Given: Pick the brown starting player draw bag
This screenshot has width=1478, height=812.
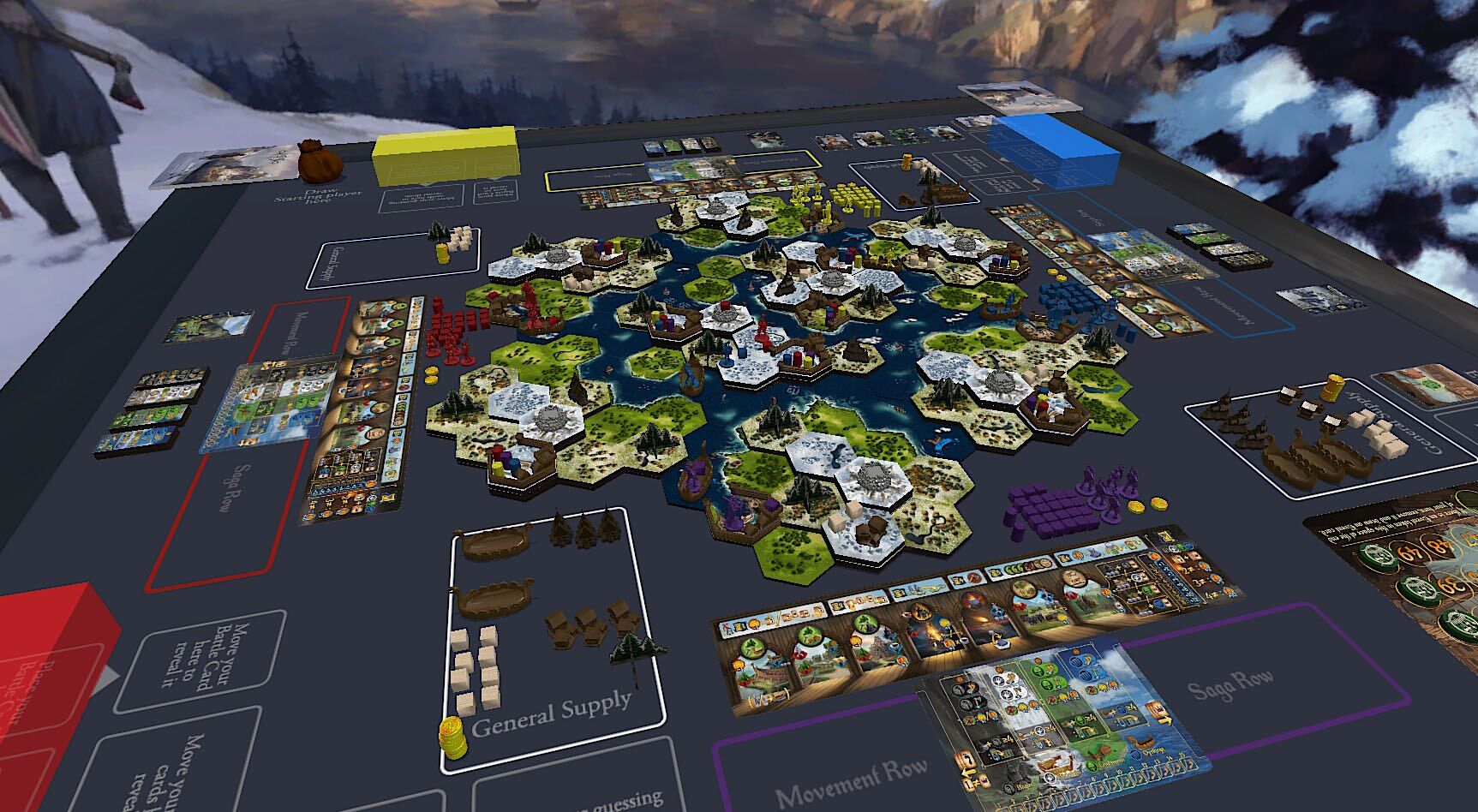Looking at the screenshot, I should point(320,160).
